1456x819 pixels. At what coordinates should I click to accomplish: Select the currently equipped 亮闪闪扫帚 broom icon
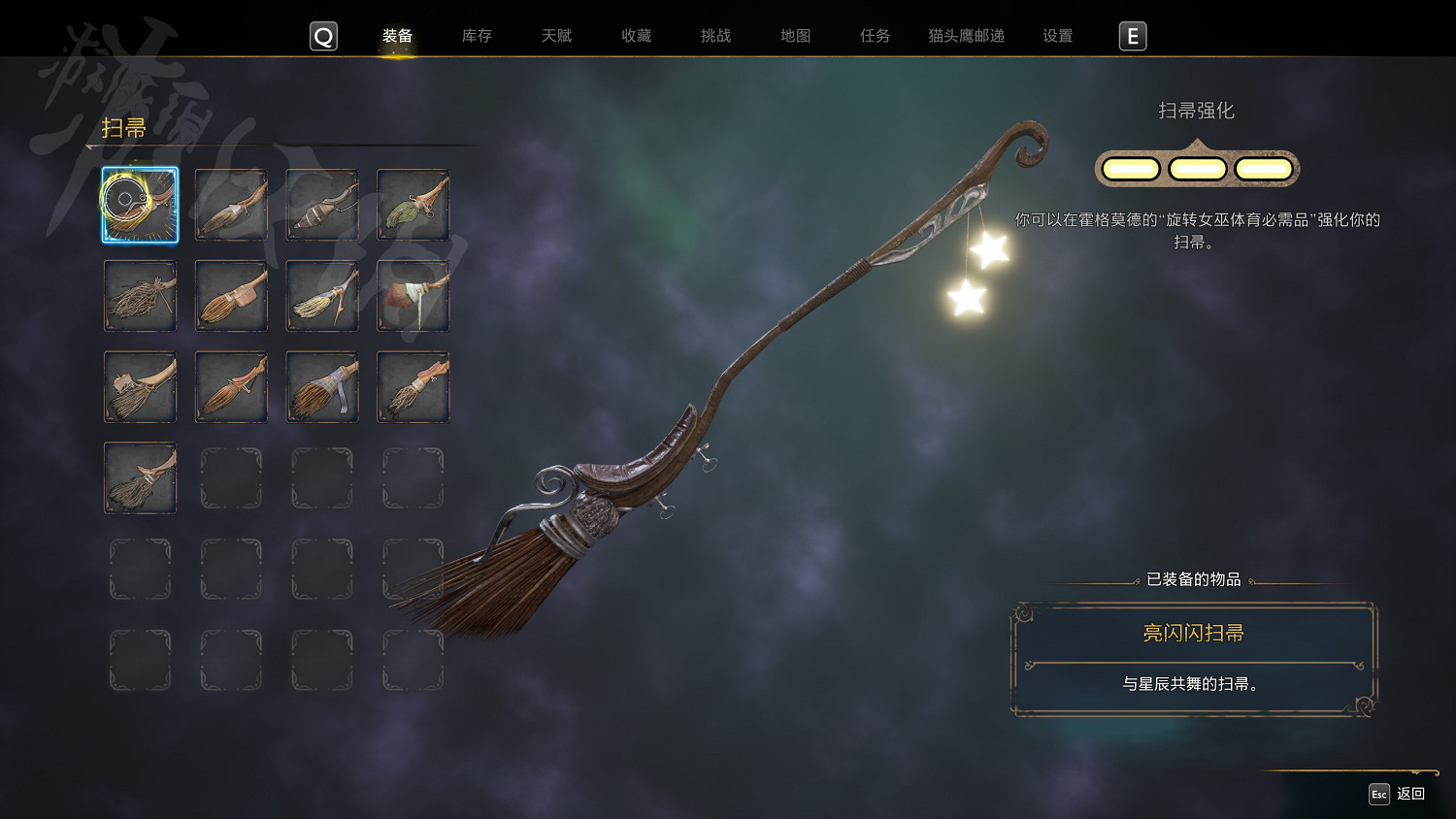pyautogui.click(x=140, y=205)
